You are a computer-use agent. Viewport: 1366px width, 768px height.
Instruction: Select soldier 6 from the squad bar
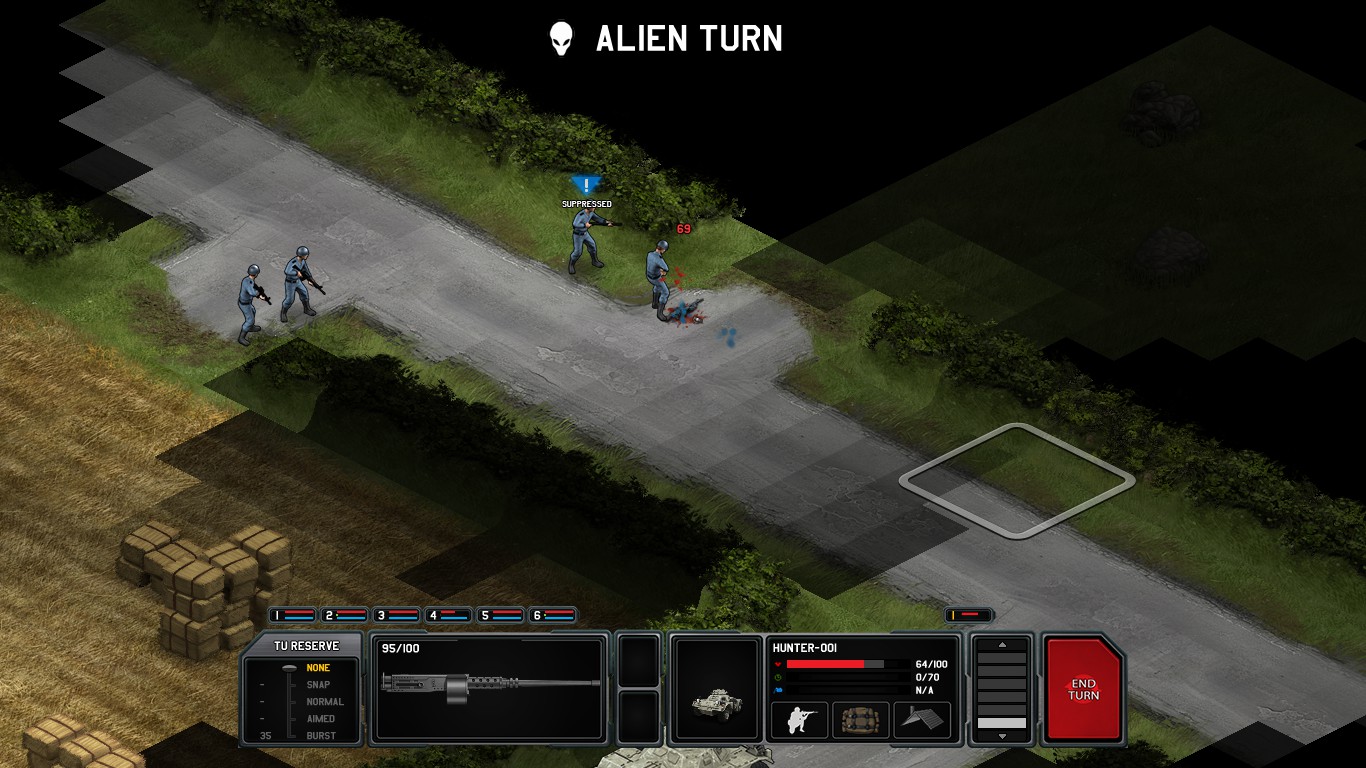552,615
